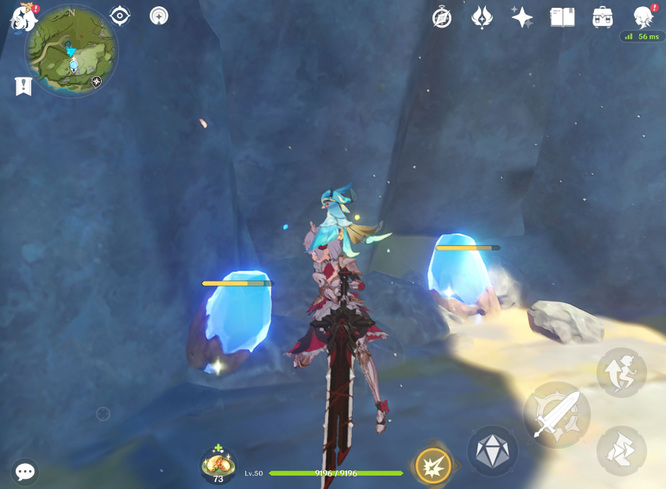The image size is (666, 489).
Task: Open the inventory bag
Action: pos(602,17)
